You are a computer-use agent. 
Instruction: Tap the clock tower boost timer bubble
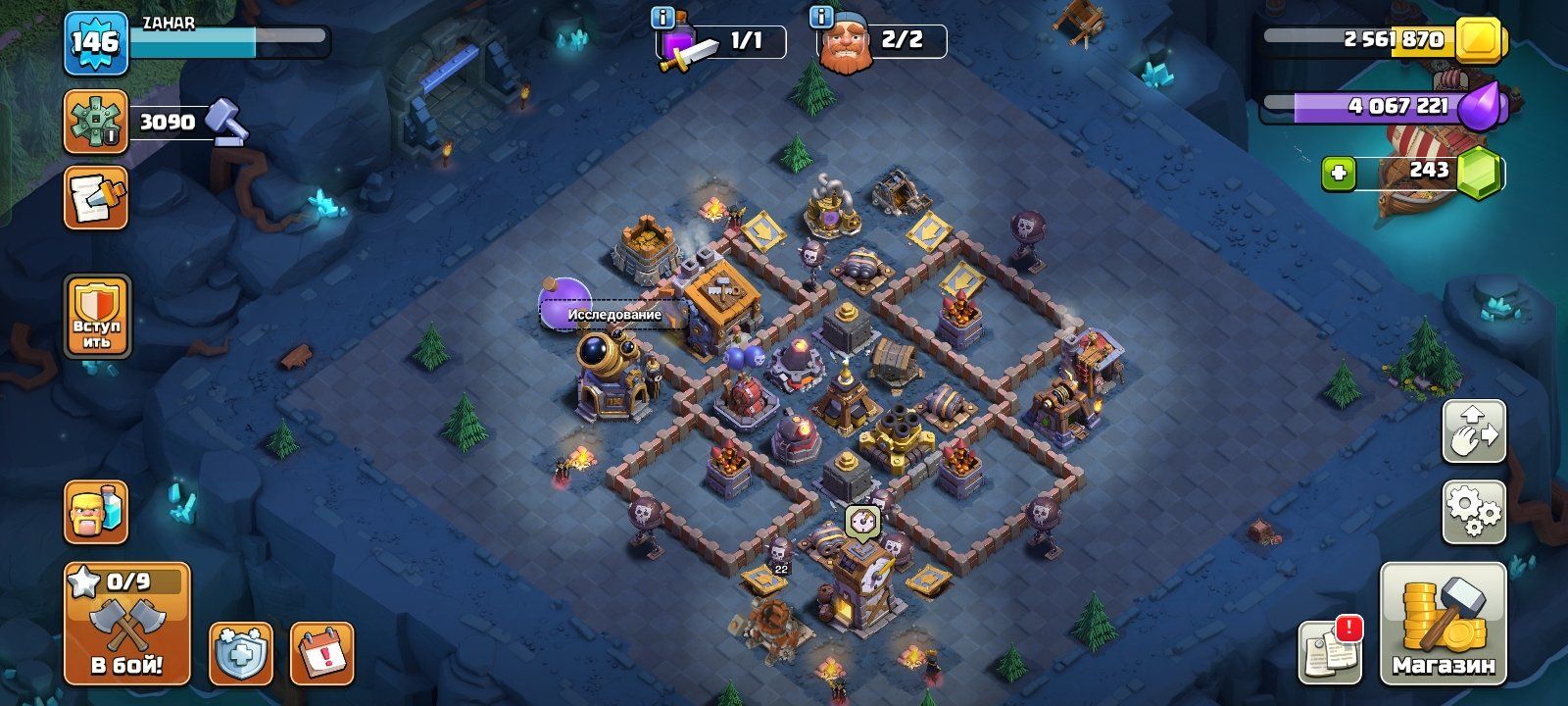pyautogui.click(x=861, y=521)
